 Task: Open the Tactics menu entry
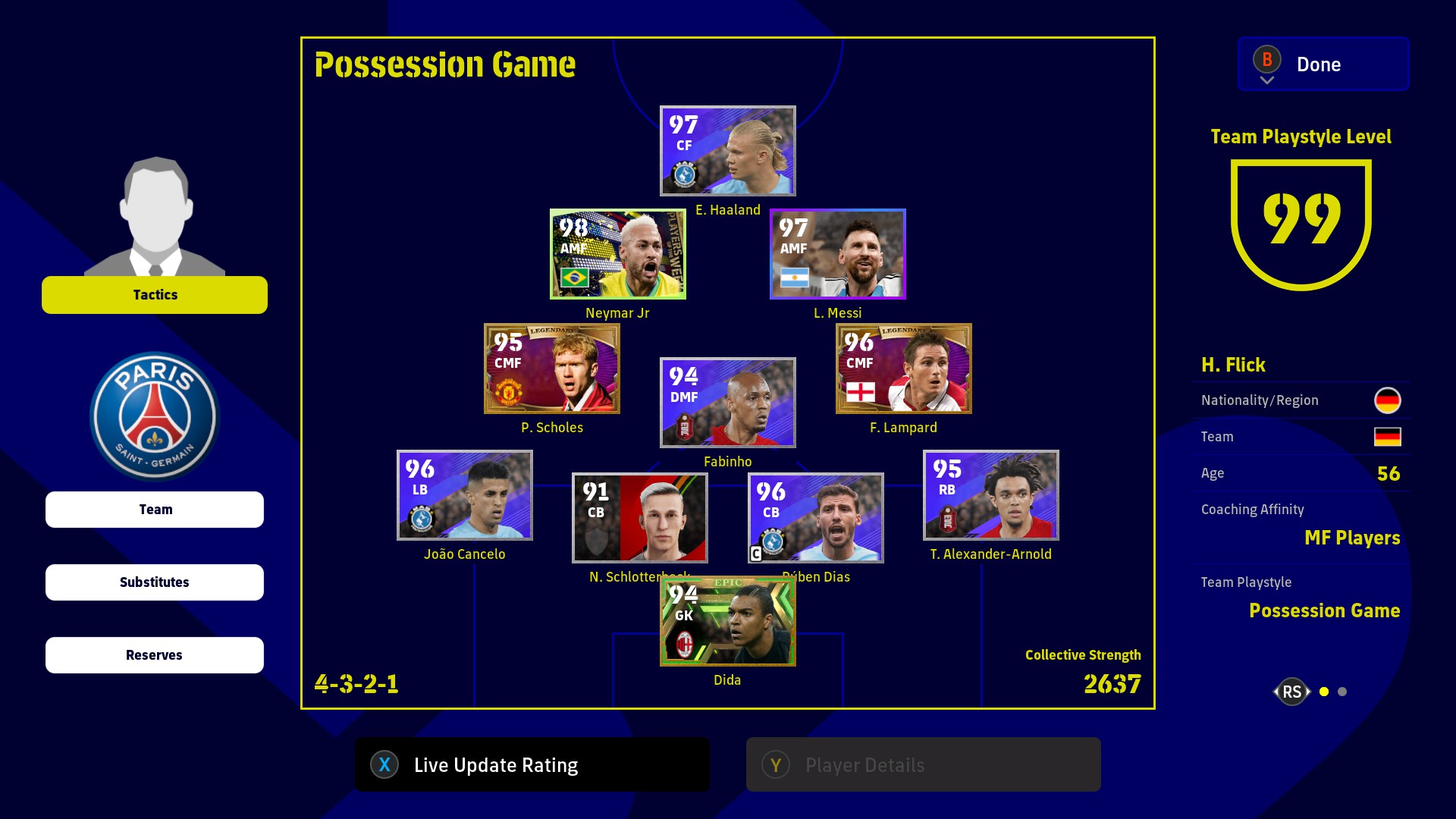coord(155,295)
